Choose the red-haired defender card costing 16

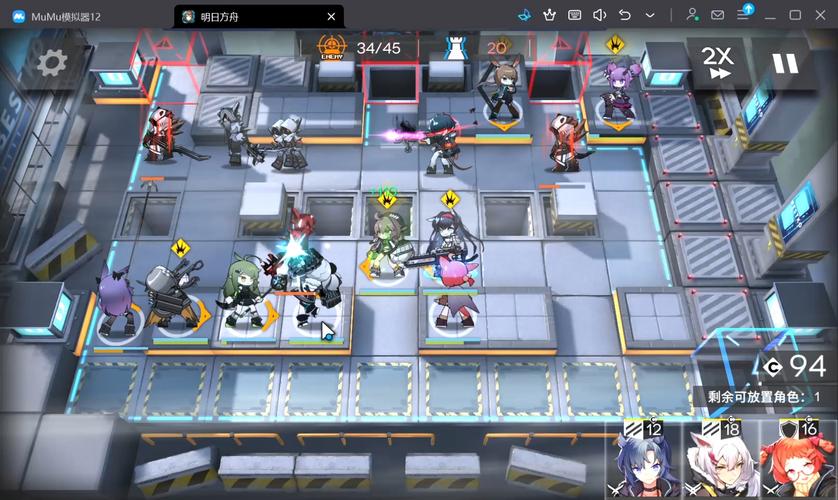click(x=798, y=462)
